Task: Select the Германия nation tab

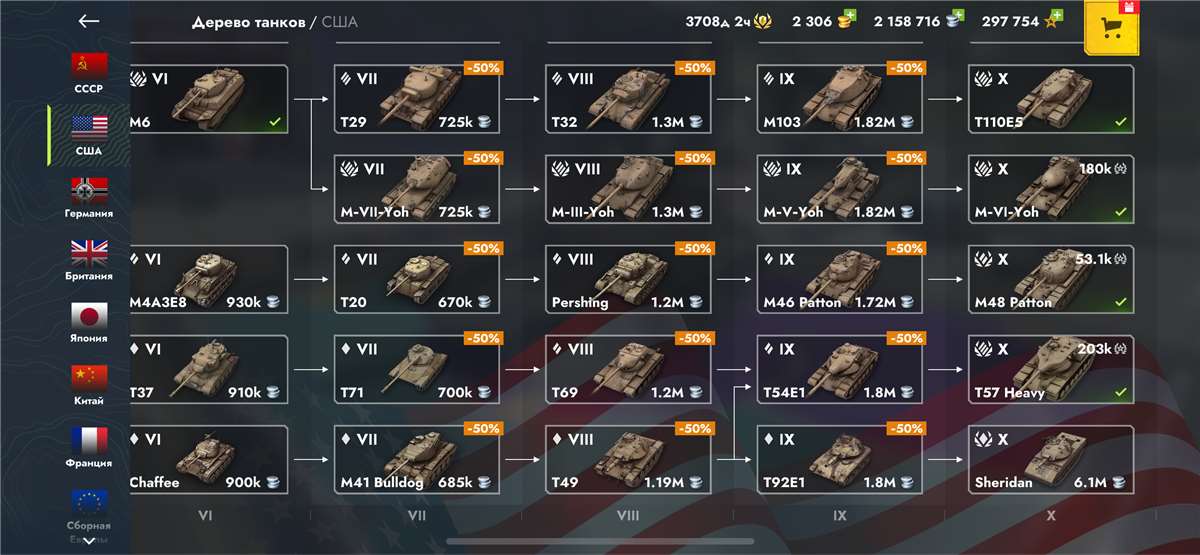Action: (89, 197)
